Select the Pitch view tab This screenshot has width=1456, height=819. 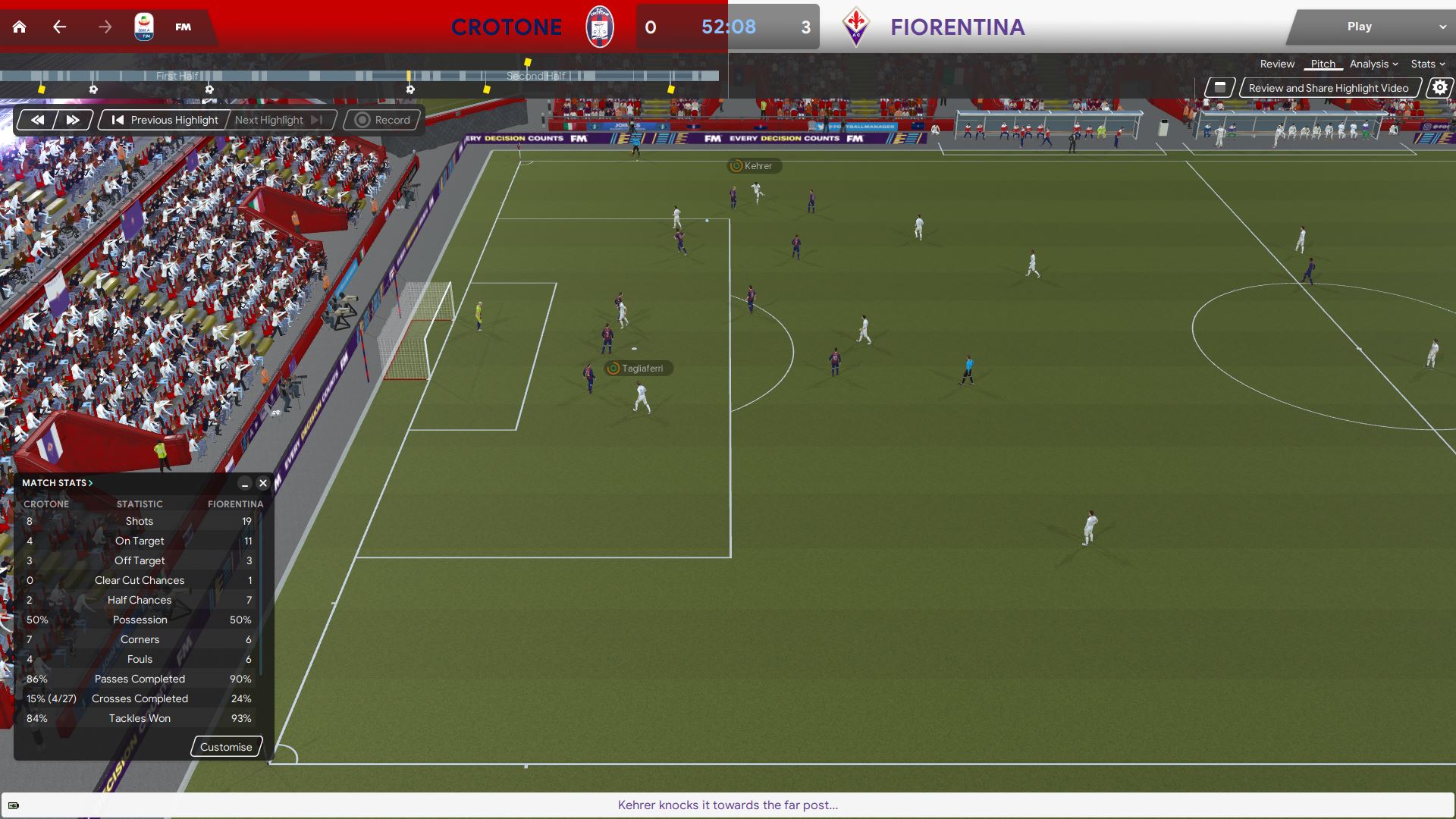(x=1323, y=64)
